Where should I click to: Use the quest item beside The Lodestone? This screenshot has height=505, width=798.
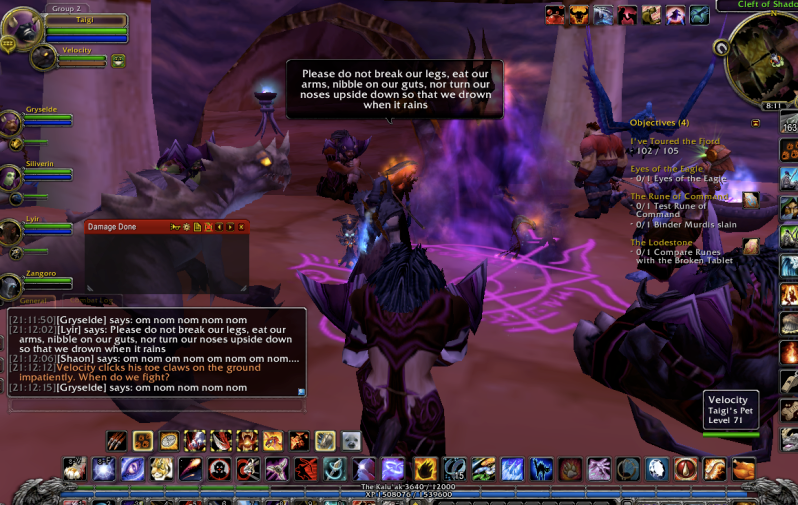[x=750, y=245]
